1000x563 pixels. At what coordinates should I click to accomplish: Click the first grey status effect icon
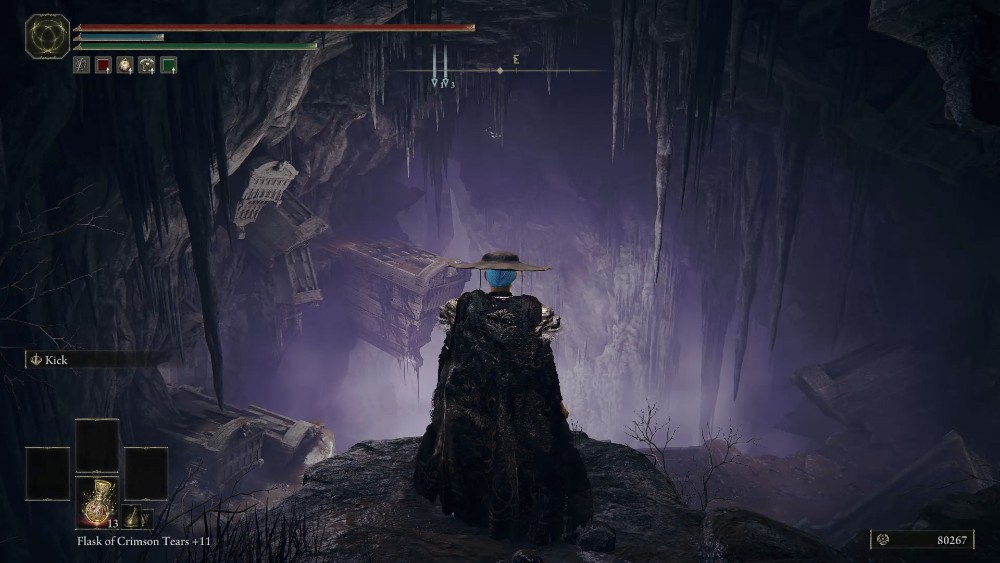(81, 66)
